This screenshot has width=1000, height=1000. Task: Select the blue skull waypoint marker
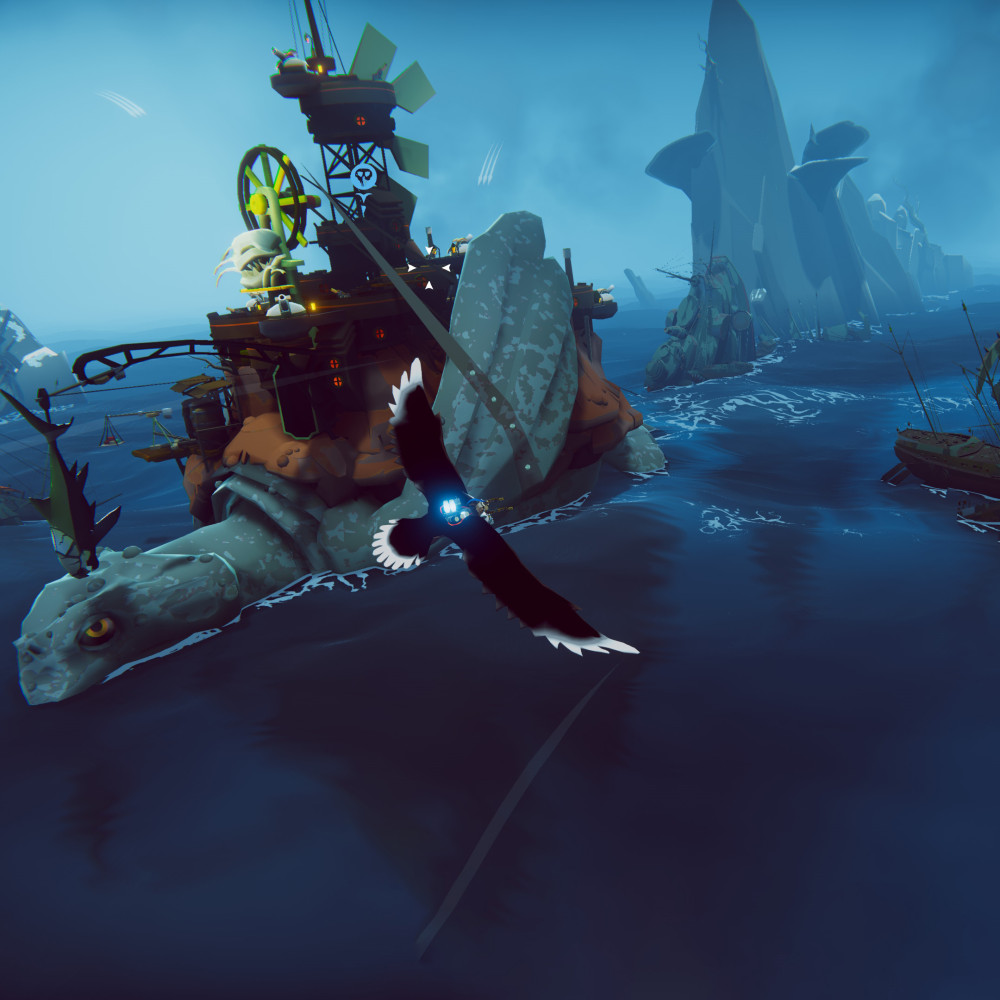click(363, 178)
